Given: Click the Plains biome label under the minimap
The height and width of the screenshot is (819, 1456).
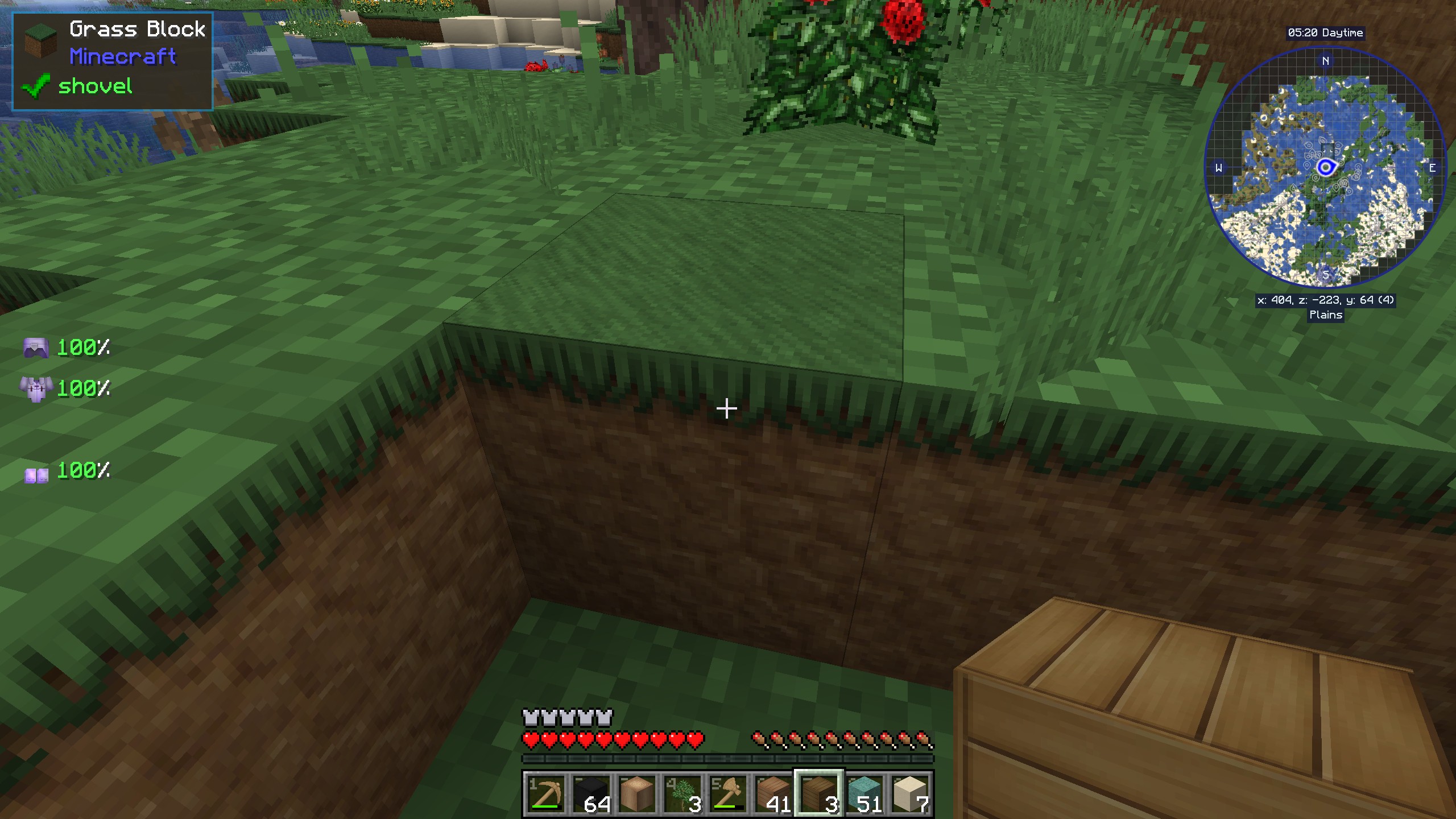Looking at the screenshot, I should pyautogui.click(x=1326, y=316).
